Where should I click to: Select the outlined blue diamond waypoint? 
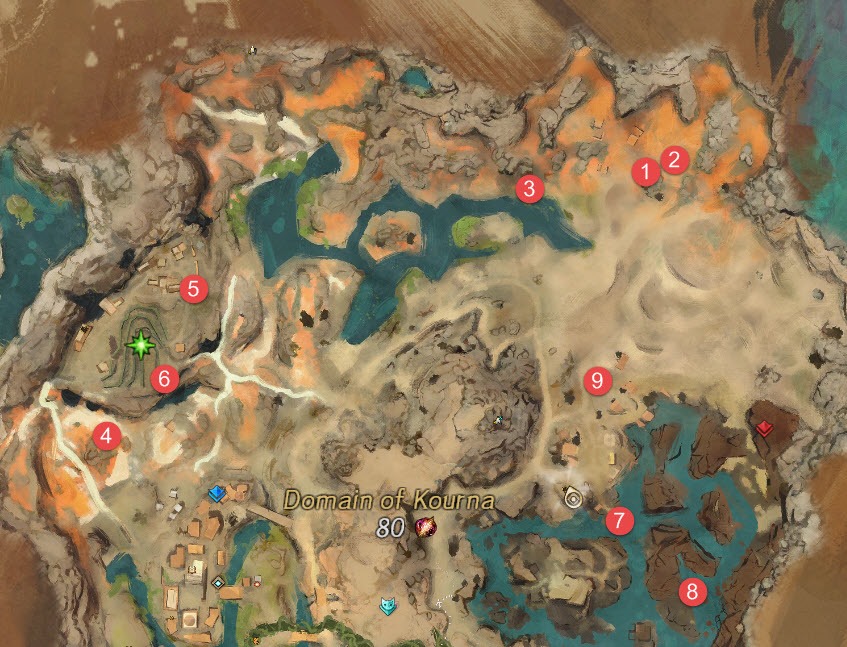click(218, 582)
